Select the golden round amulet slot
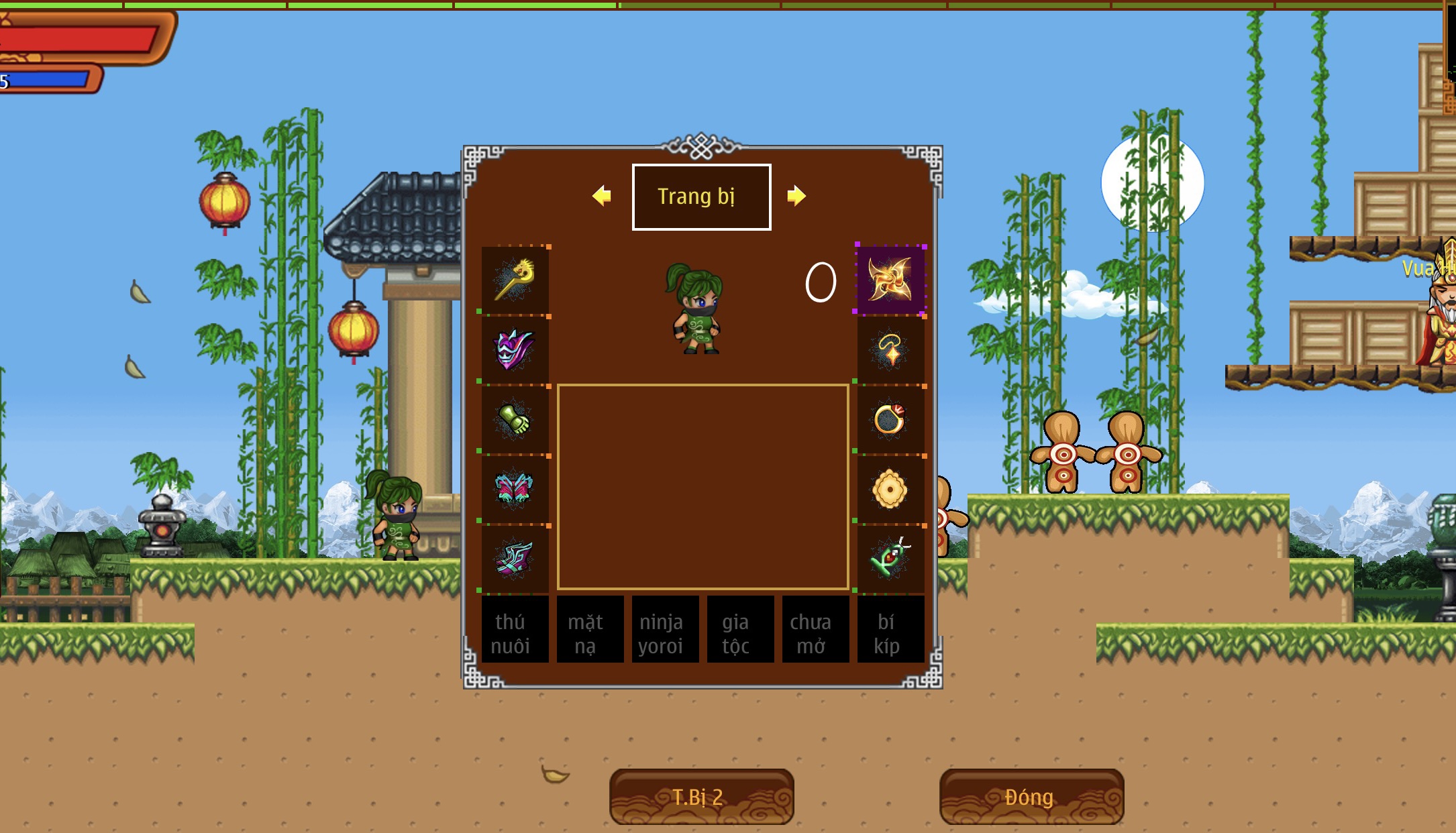The width and height of the screenshot is (1456, 833). [890, 490]
